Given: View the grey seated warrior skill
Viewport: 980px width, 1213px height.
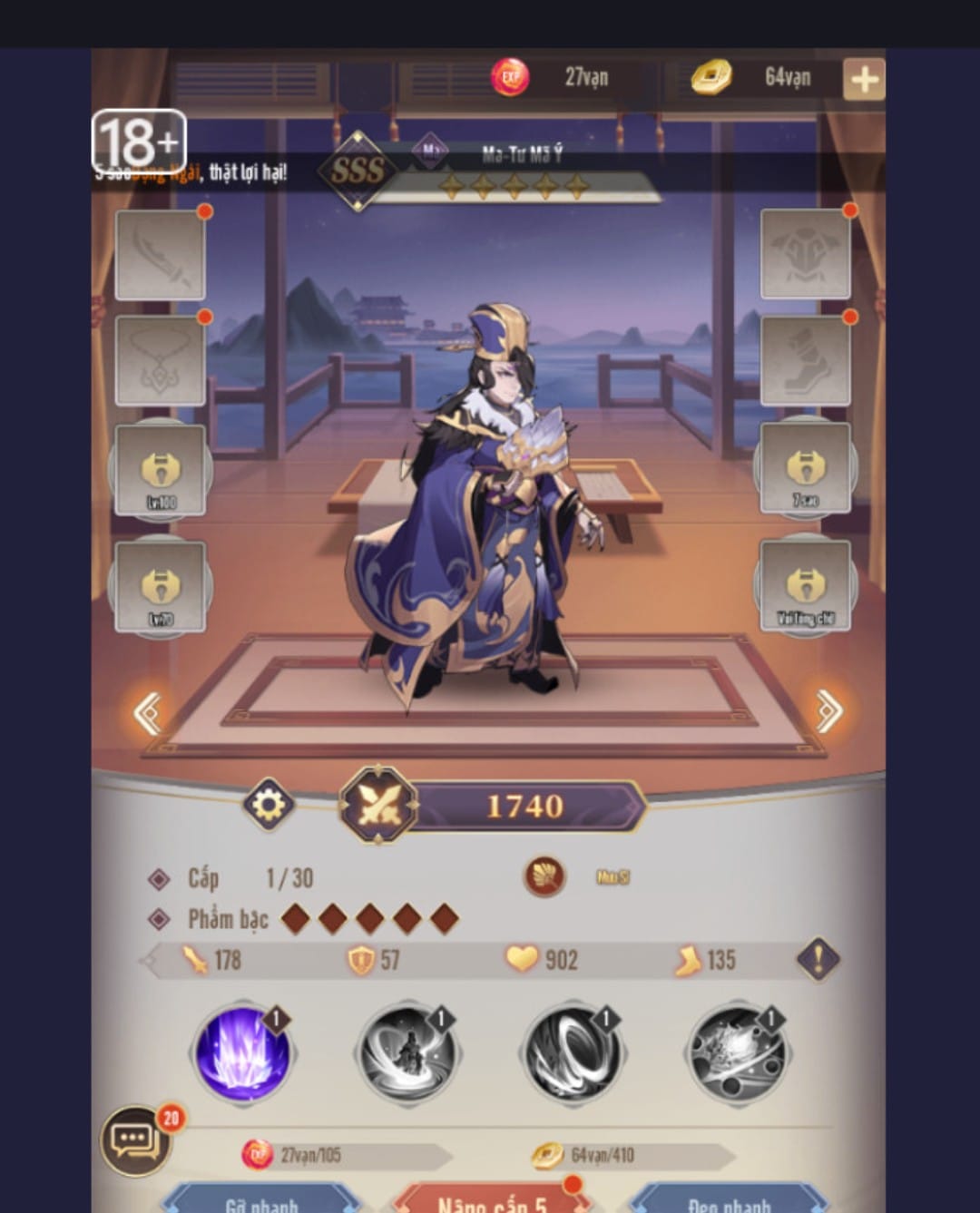Looking at the screenshot, I should click(x=407, y=1054).
